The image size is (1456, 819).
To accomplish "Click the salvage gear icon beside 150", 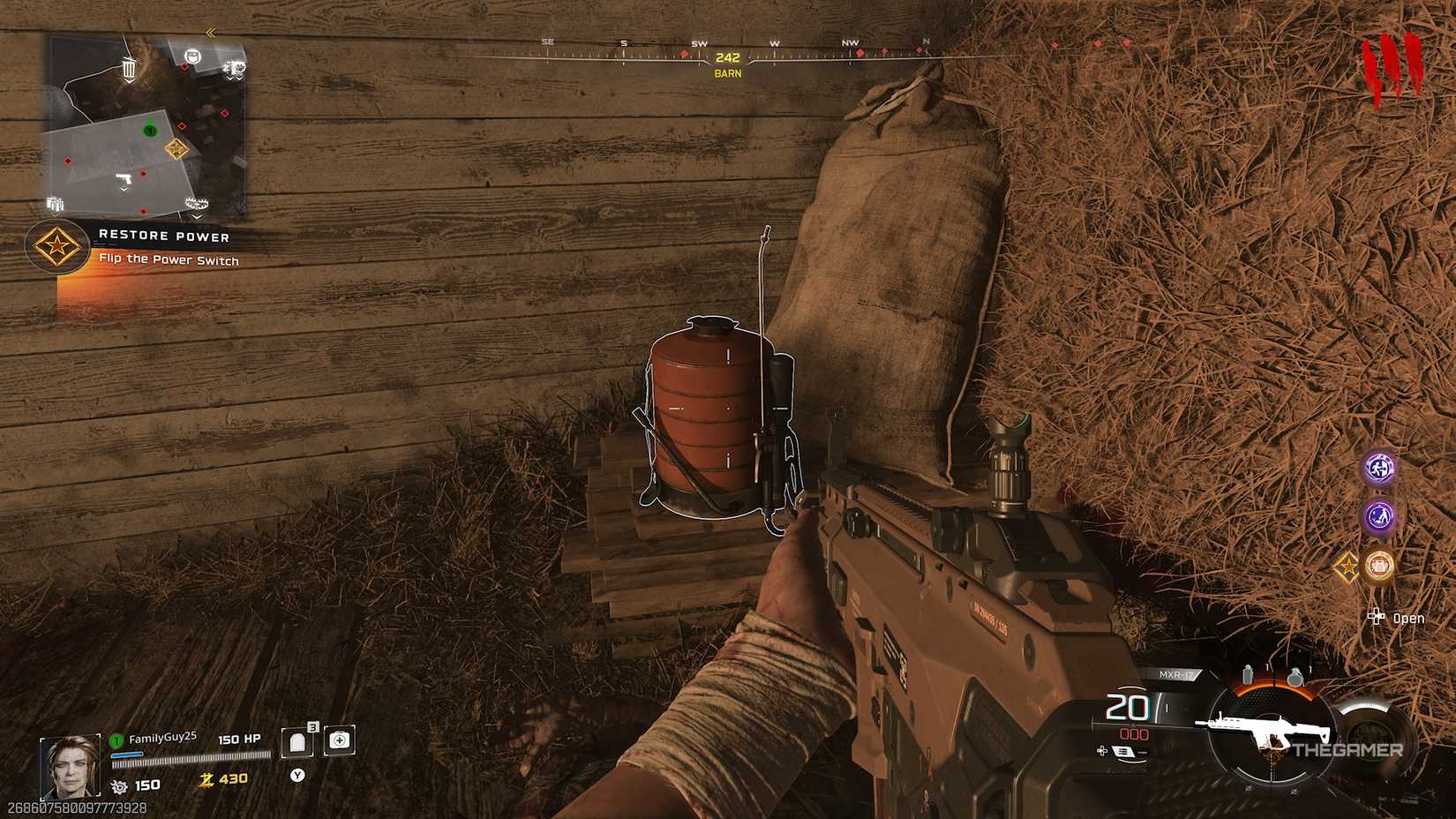I will tap(118, 785).
